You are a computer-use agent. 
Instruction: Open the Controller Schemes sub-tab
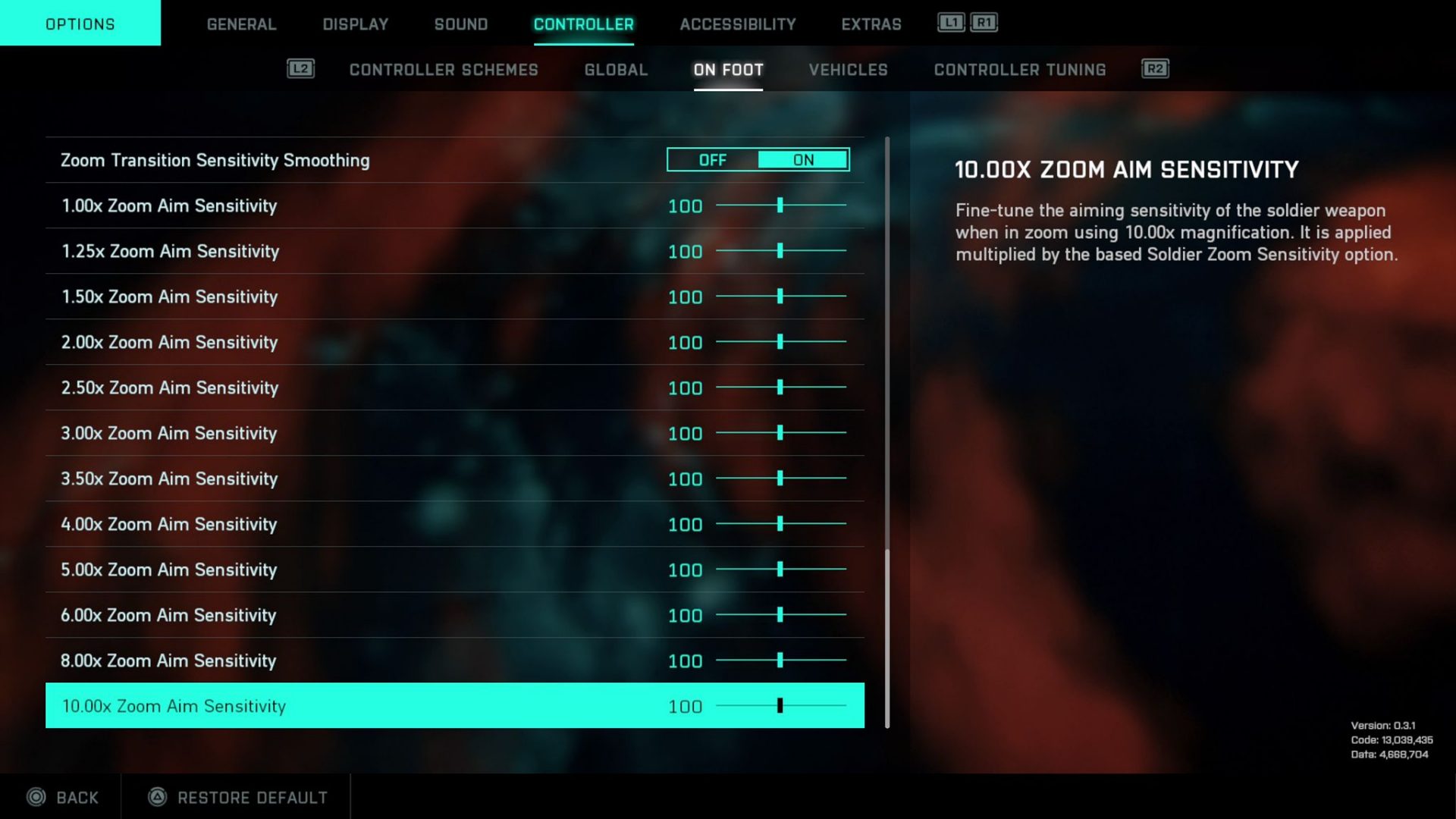pos(444,70)
